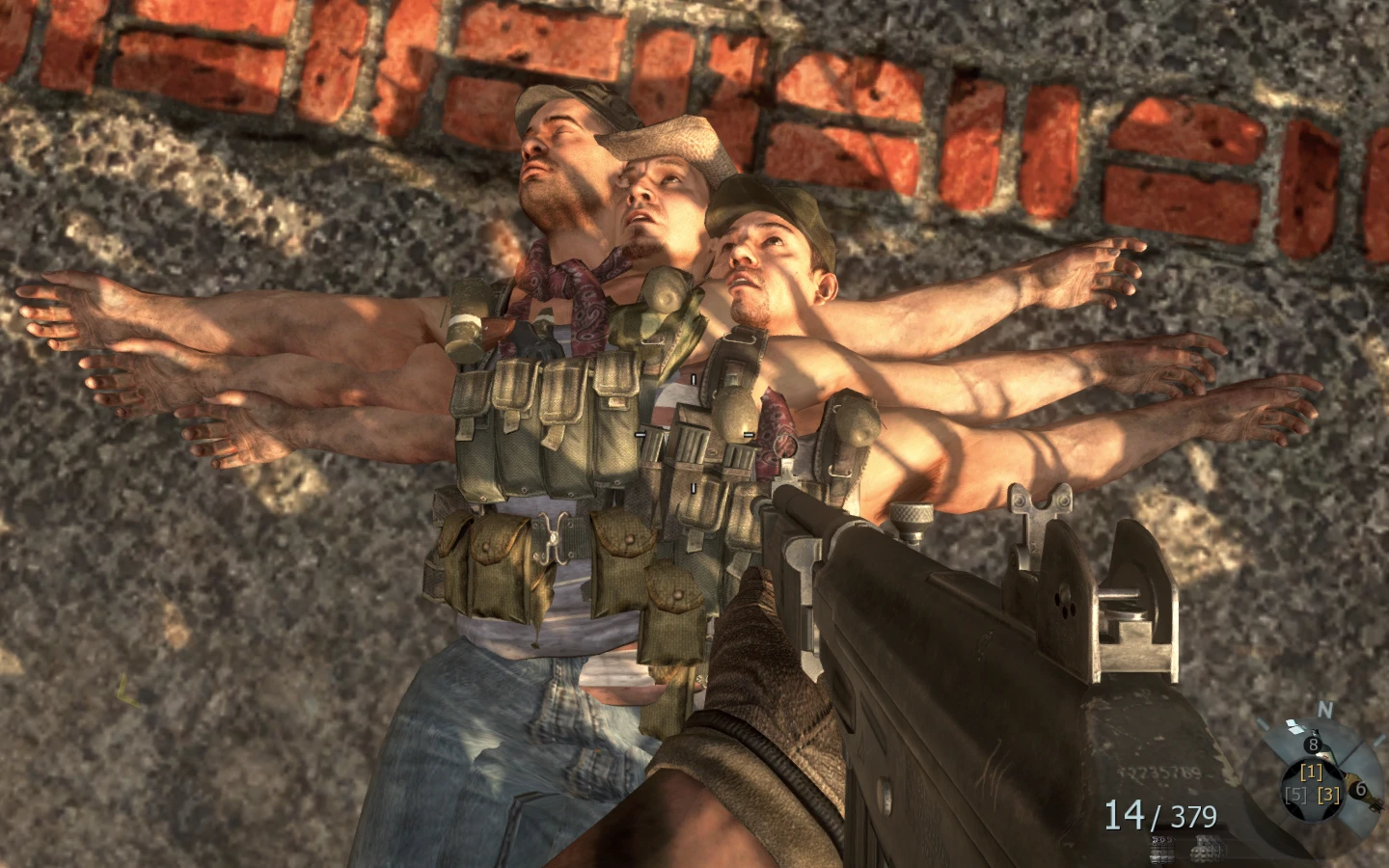Click the circular 8 badge on the compass
Screen dimensions: 1389x868
pyautogui.click(x=1312, y=744)
